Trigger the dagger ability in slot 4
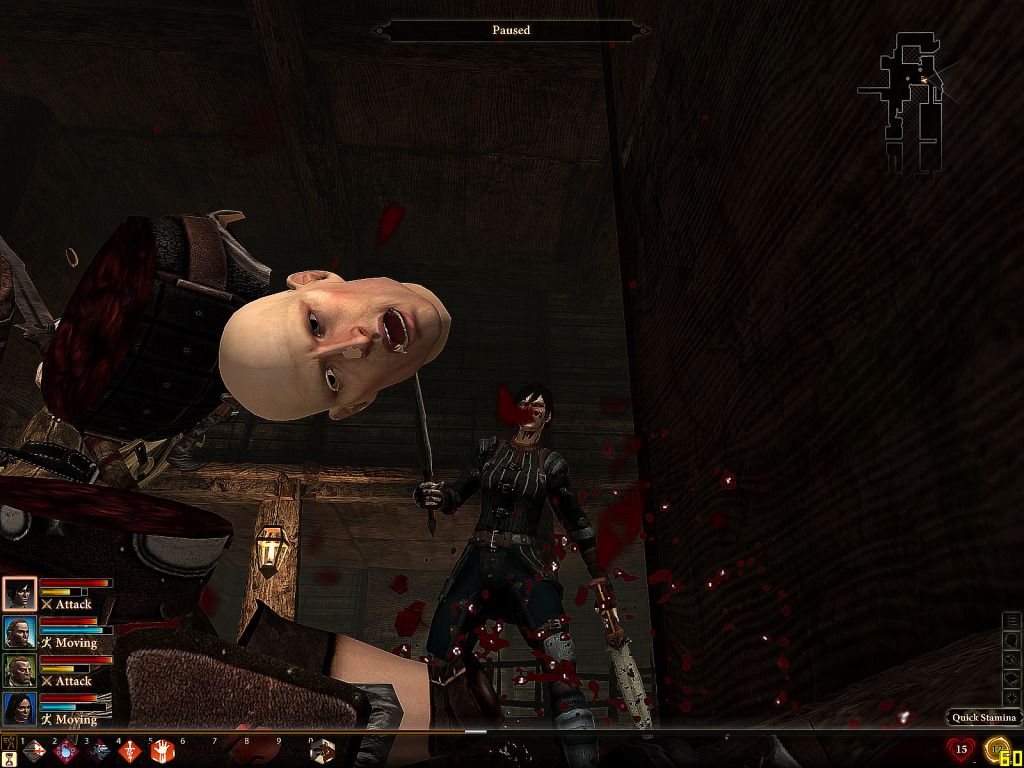The width and height of the screenshot is (1024, 768). pyautogui.click(x=130, y=751)
